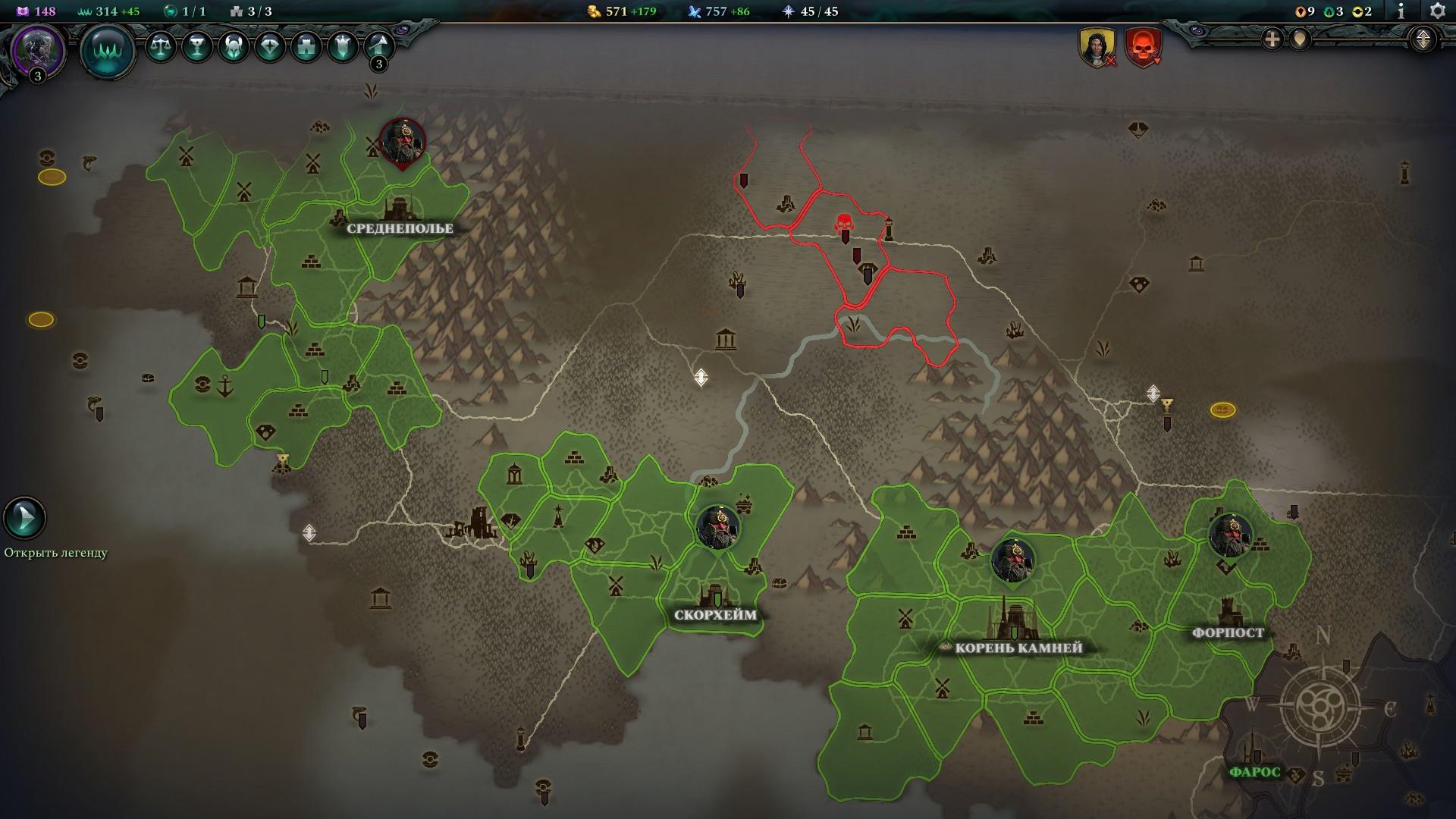Select the chalice icon button
1456x819 pixels.
[196, 47]
